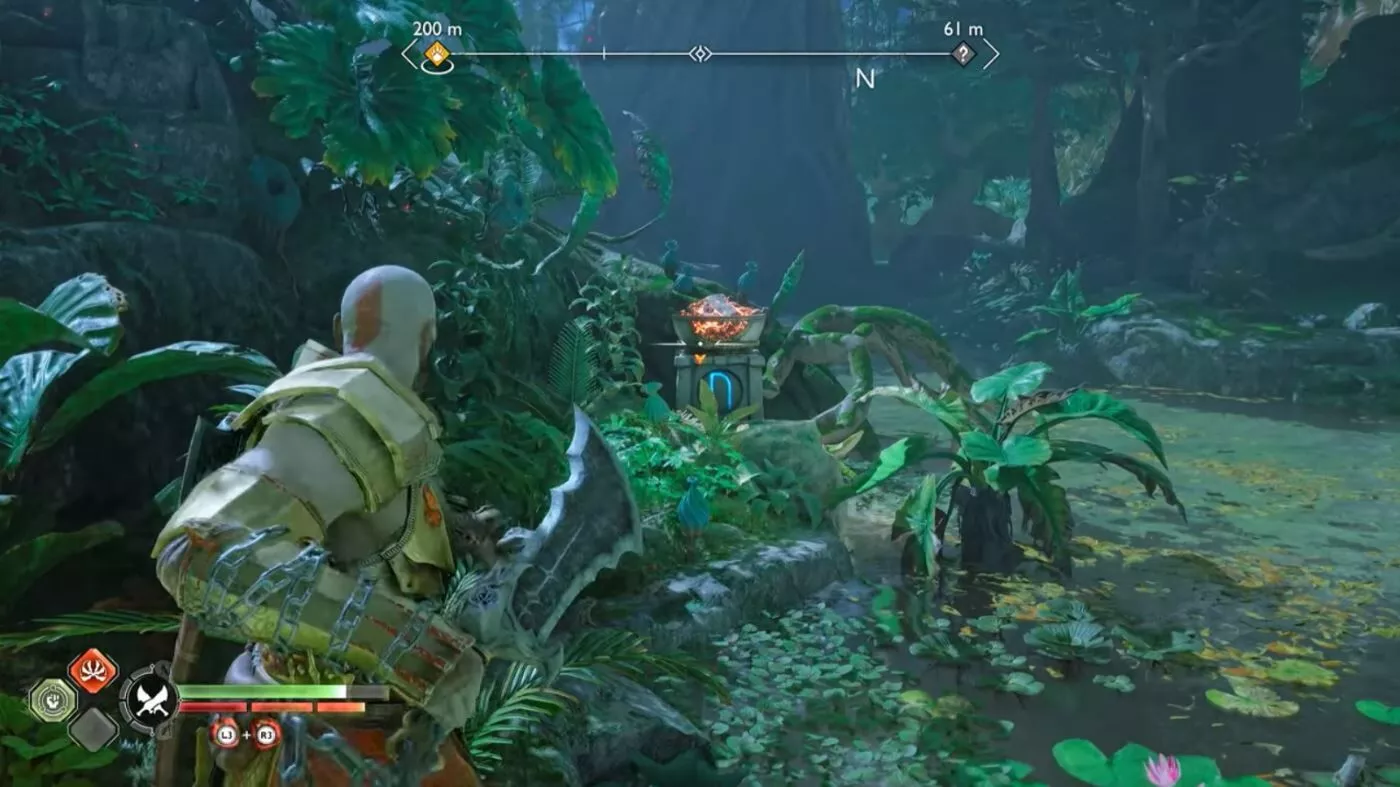Click the R3 stick button prompt

point(265,734)
